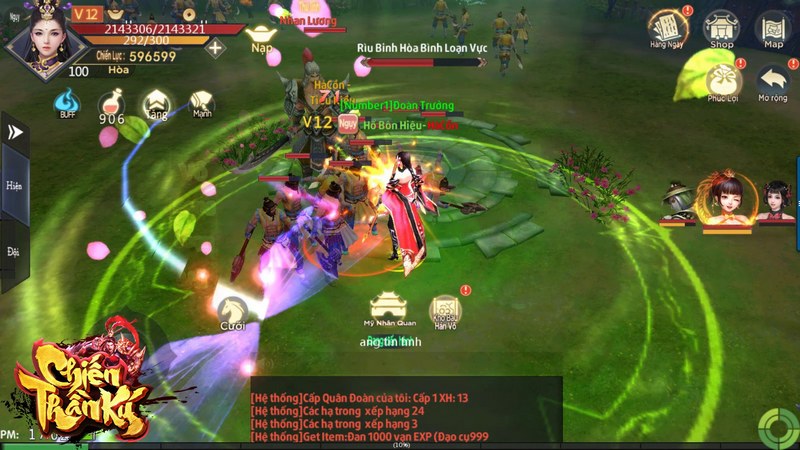Tap the V12 VIP badge
This screenshot has height=450, width=800.
click(86, 13)
